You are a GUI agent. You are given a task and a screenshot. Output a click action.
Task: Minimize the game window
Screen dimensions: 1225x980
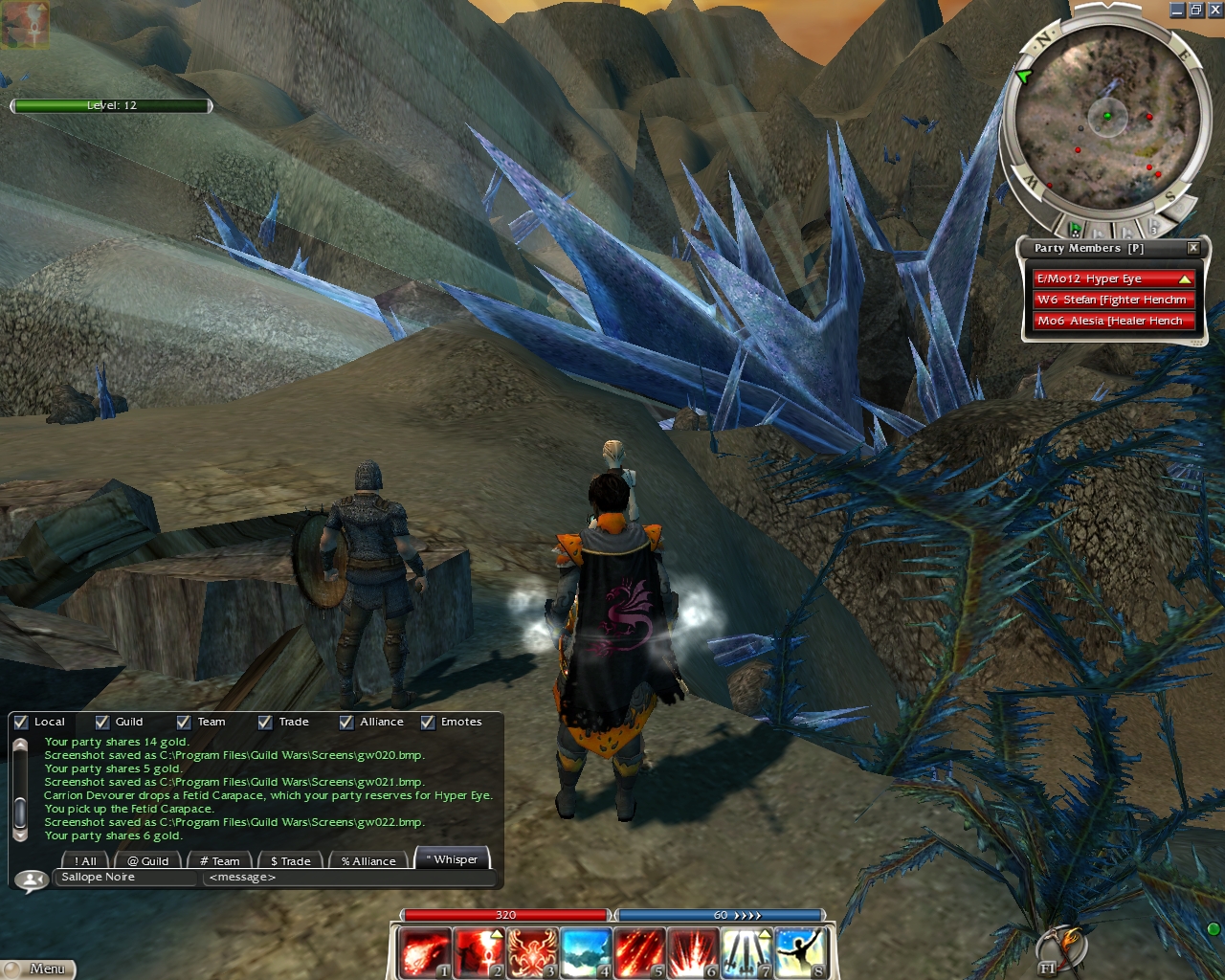[1177, 10]
